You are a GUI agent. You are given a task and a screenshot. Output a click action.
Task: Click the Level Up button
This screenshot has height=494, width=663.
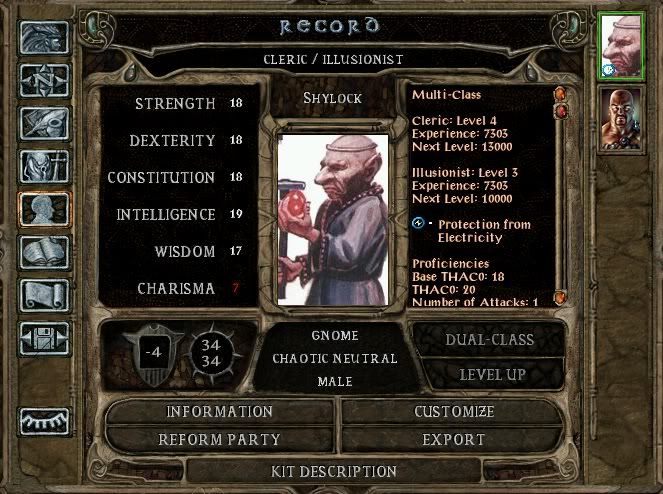click(x=493, y=375)
